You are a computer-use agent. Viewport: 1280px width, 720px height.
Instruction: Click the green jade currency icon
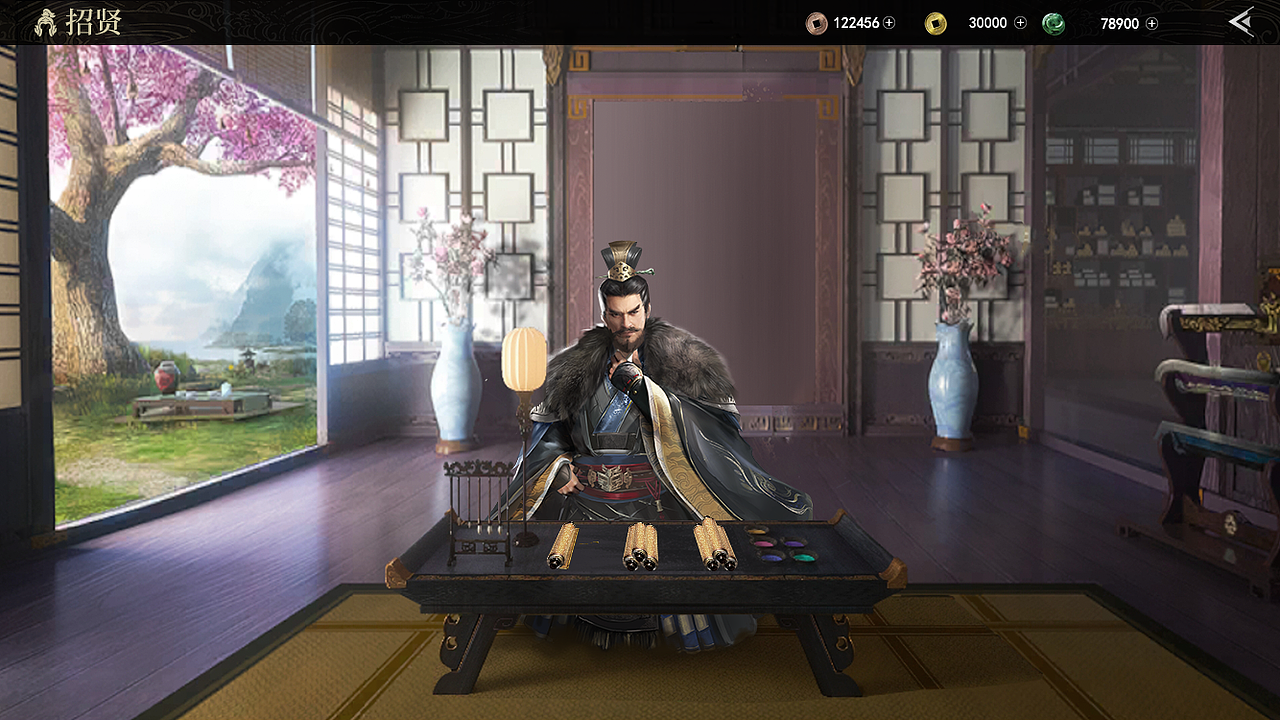tap(1053, 22)
